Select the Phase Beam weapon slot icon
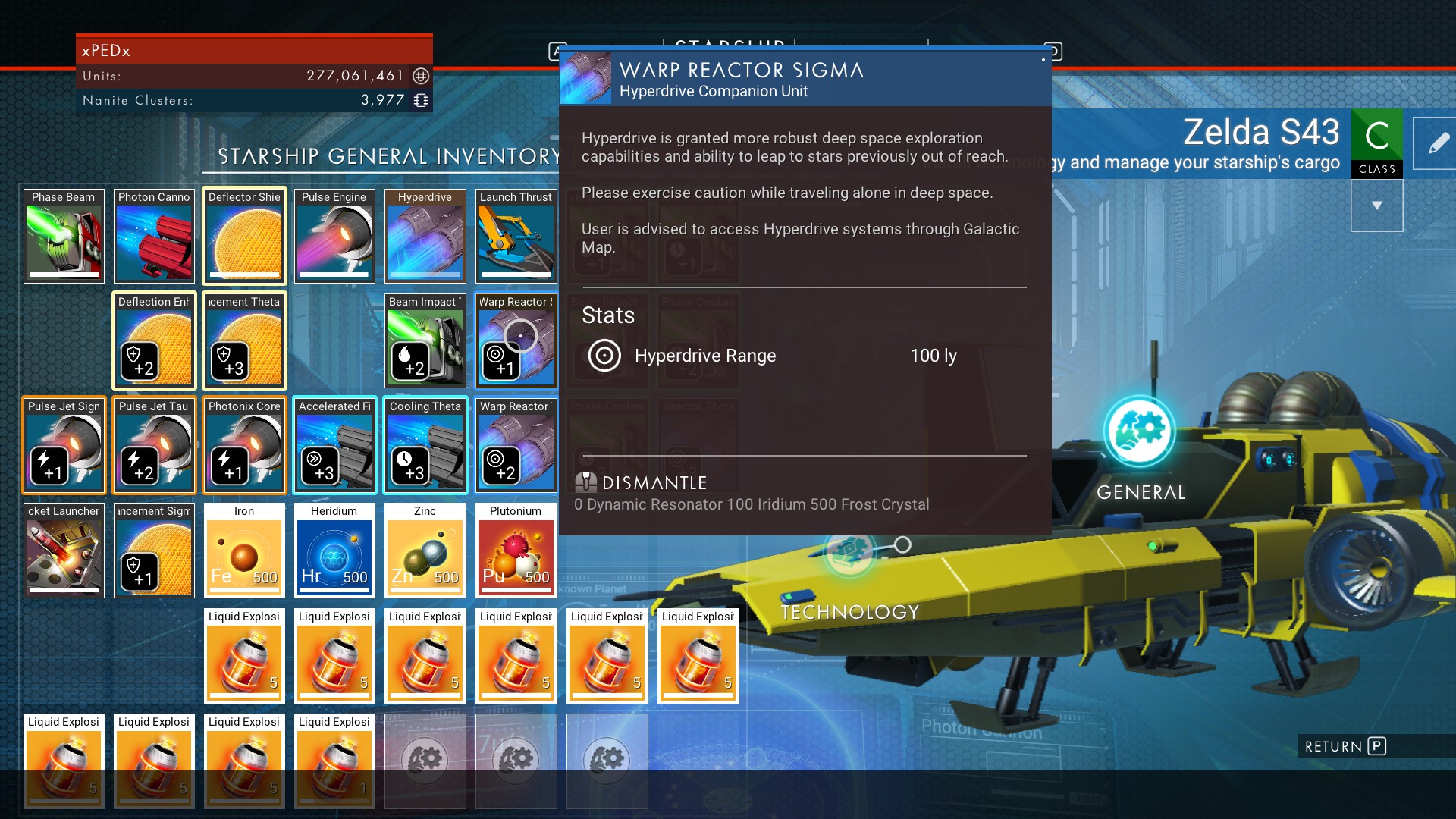The width and height of the screenshot is (1456, 819). pyautogui.click(x=64, y=235)
